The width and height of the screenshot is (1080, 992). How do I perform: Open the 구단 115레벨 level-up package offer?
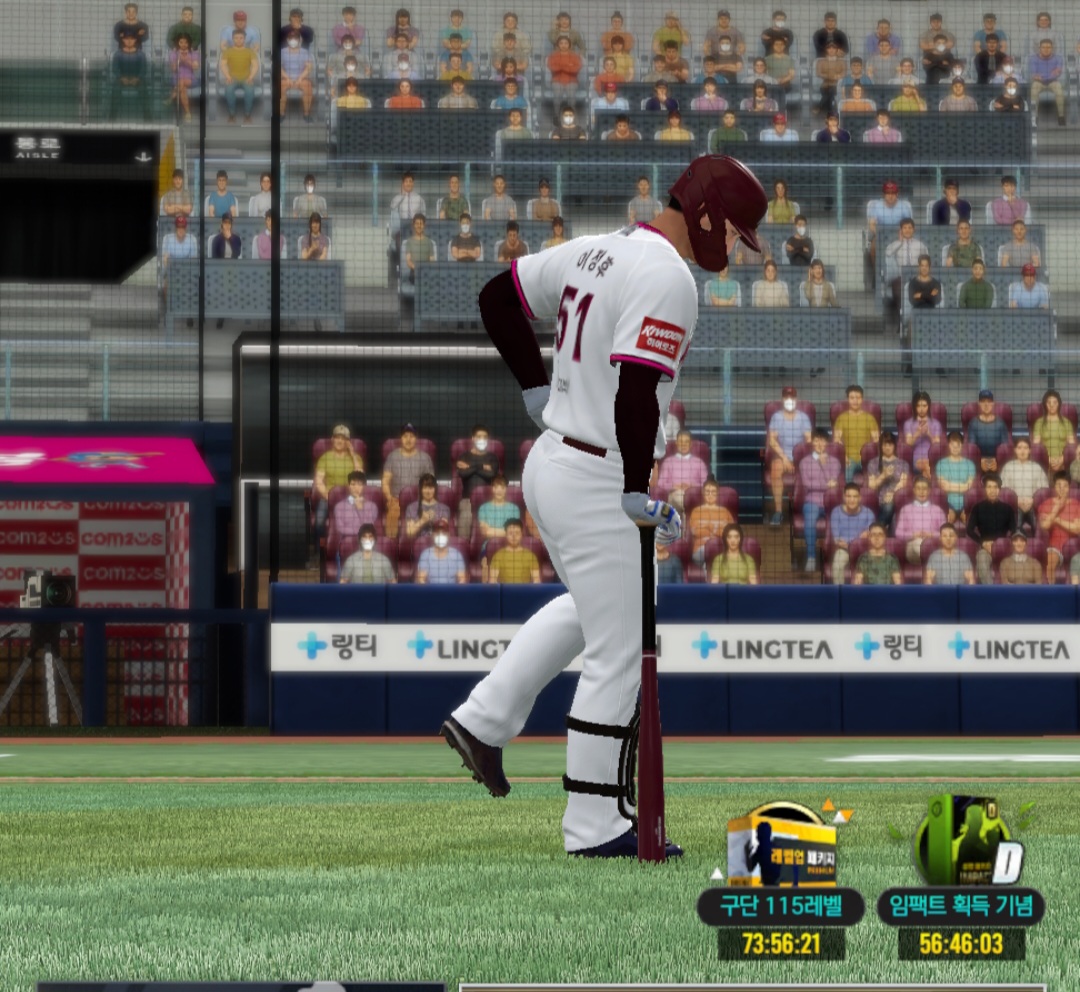[x=781, y=852]
